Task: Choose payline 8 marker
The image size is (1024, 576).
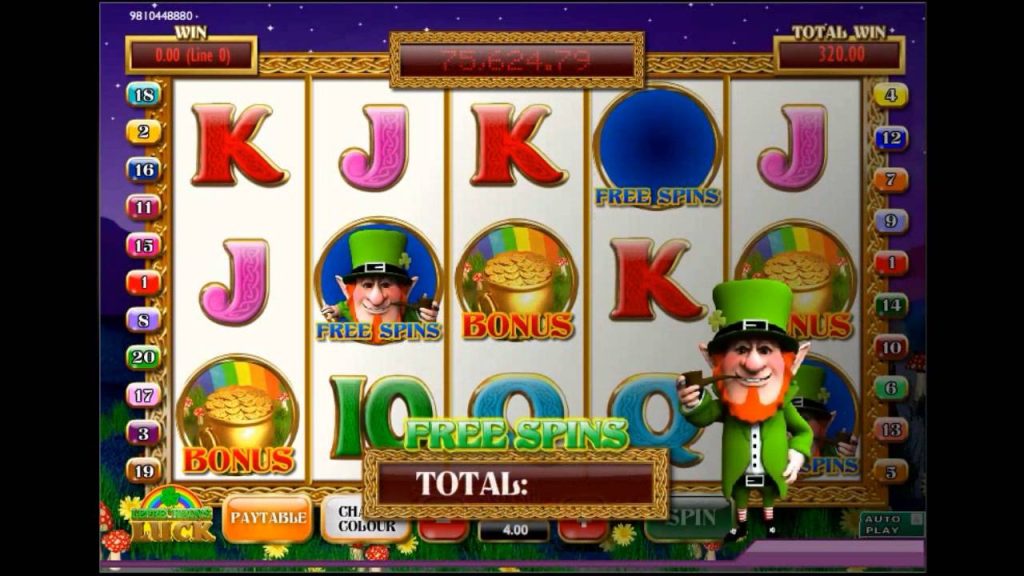Action: pos(144,320)
